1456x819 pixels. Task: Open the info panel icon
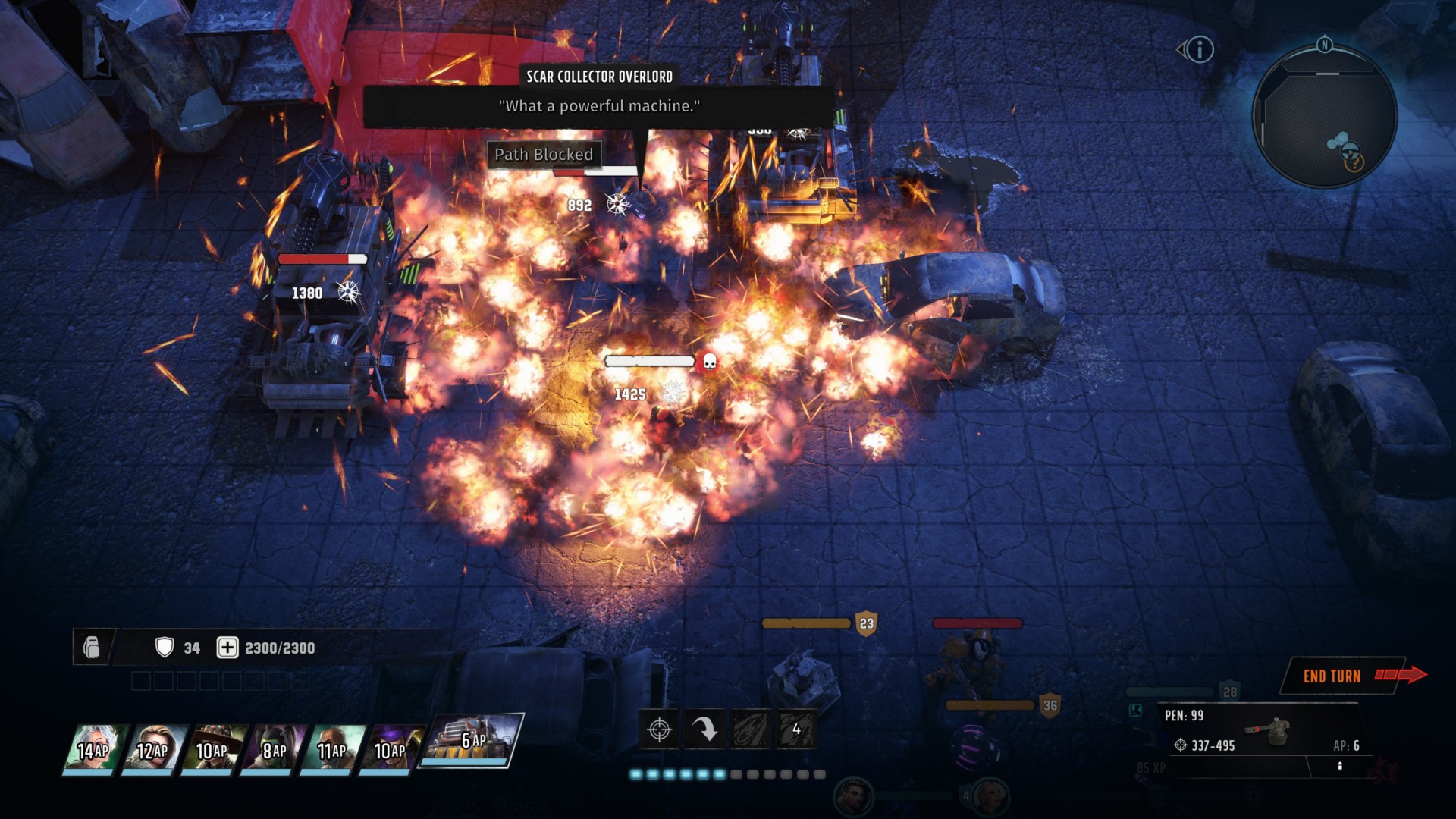click(1200, 50)
